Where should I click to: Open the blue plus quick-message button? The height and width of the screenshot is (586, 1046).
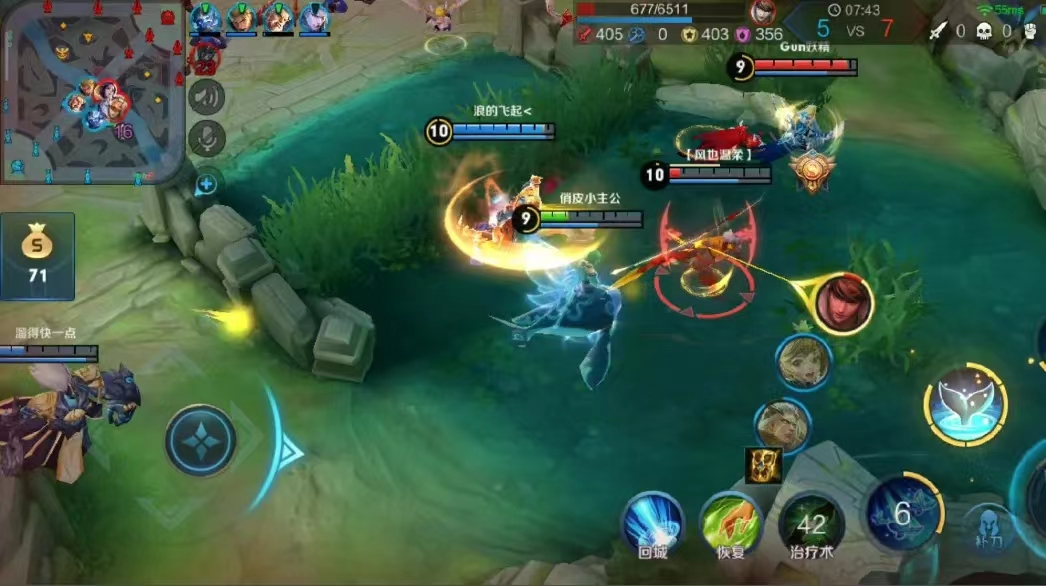(x=206, y=183)
